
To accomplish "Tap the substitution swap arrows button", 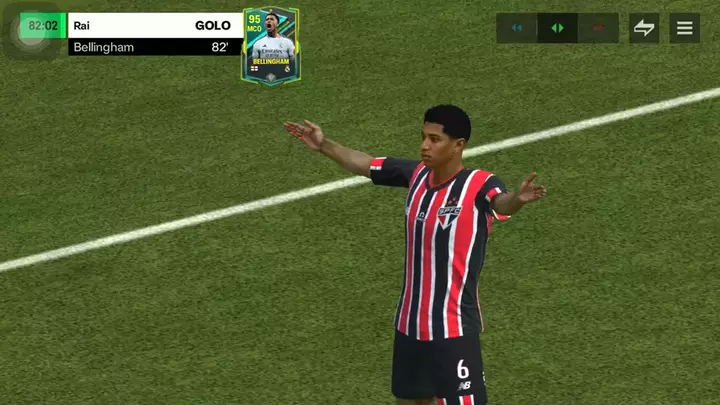I will (644, 28).
